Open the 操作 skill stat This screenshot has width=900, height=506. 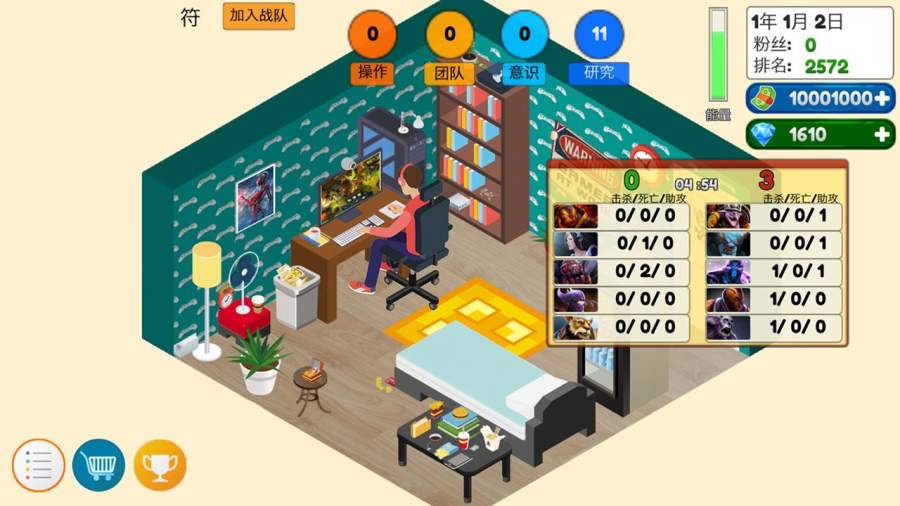pos(372,36)
